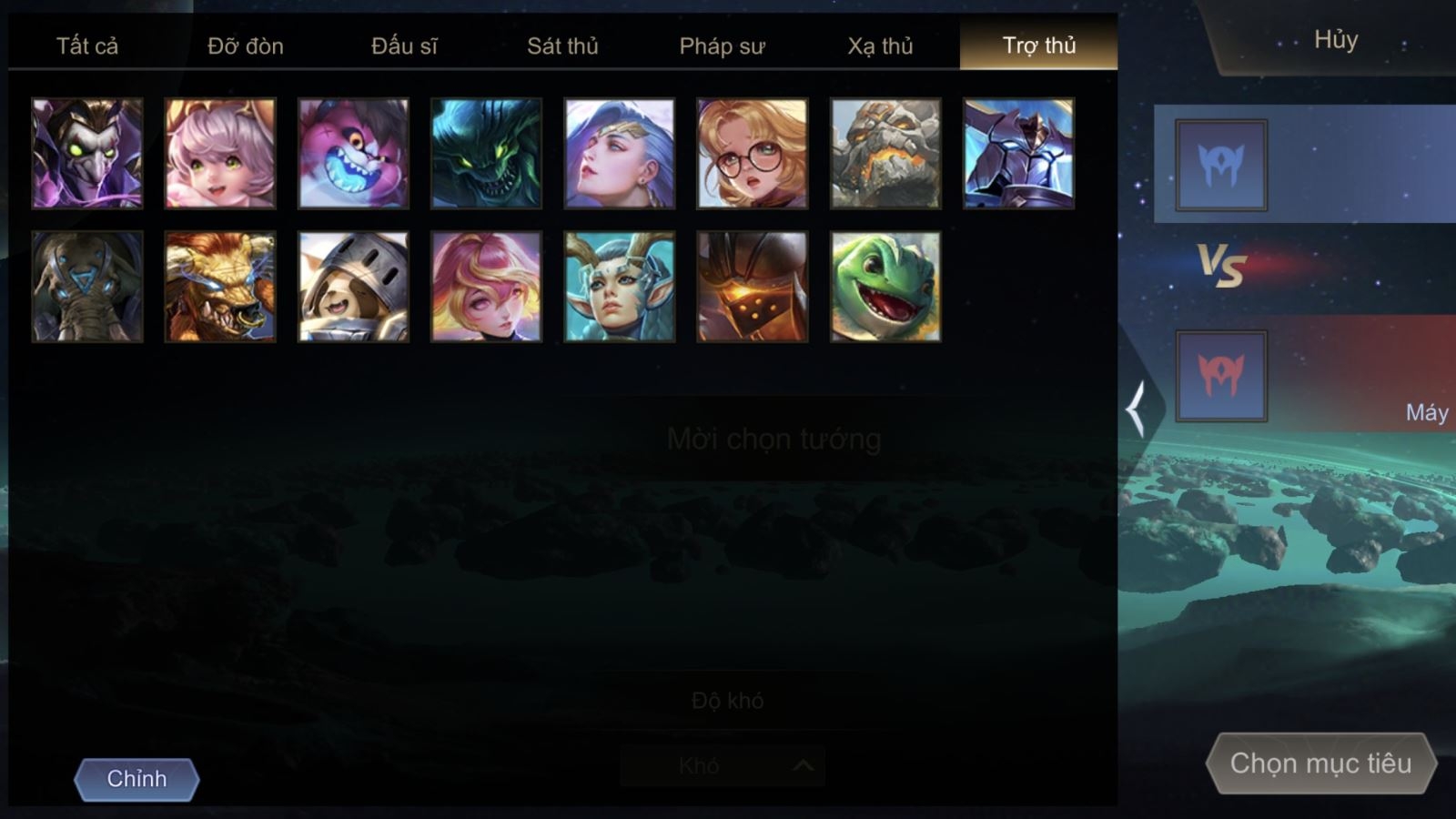Image resolution: width=1456 pixels, height=819 pixels.
Task: Open the Đỡ đòn hero category
Action: [x=246, y=45]
